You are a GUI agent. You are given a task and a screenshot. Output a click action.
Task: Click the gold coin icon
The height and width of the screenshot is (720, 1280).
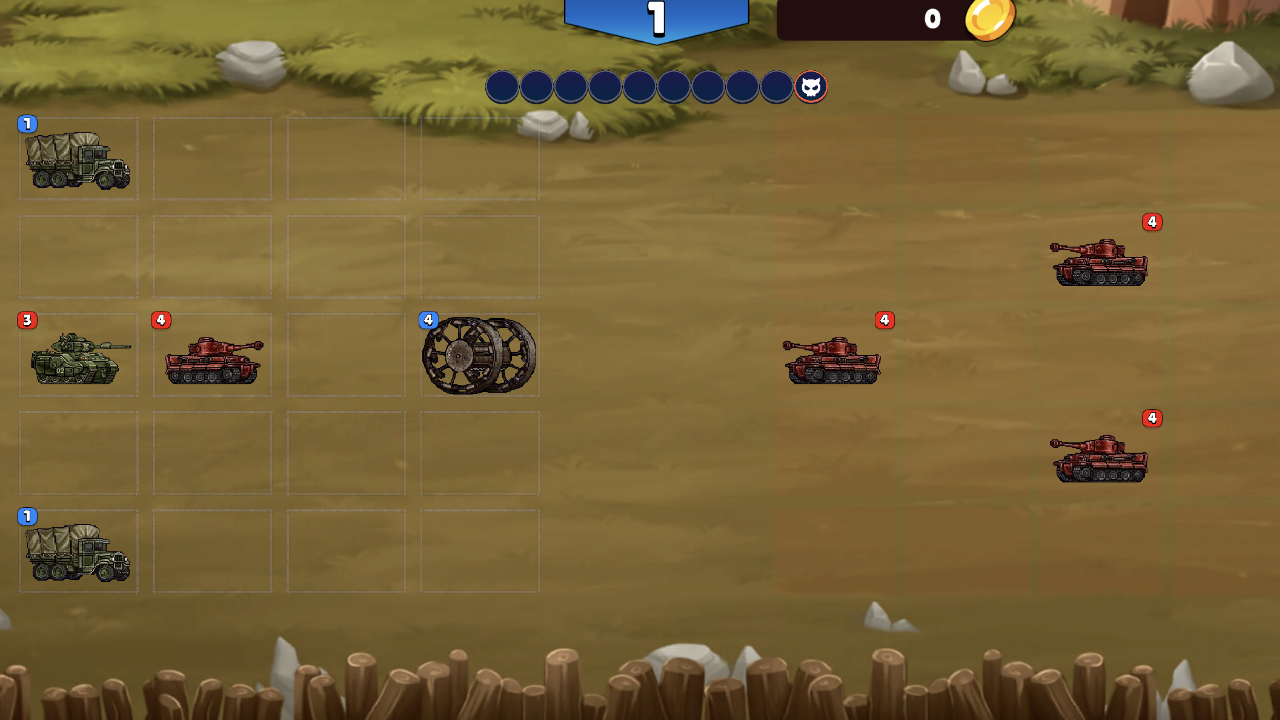[x=990, y=19]
